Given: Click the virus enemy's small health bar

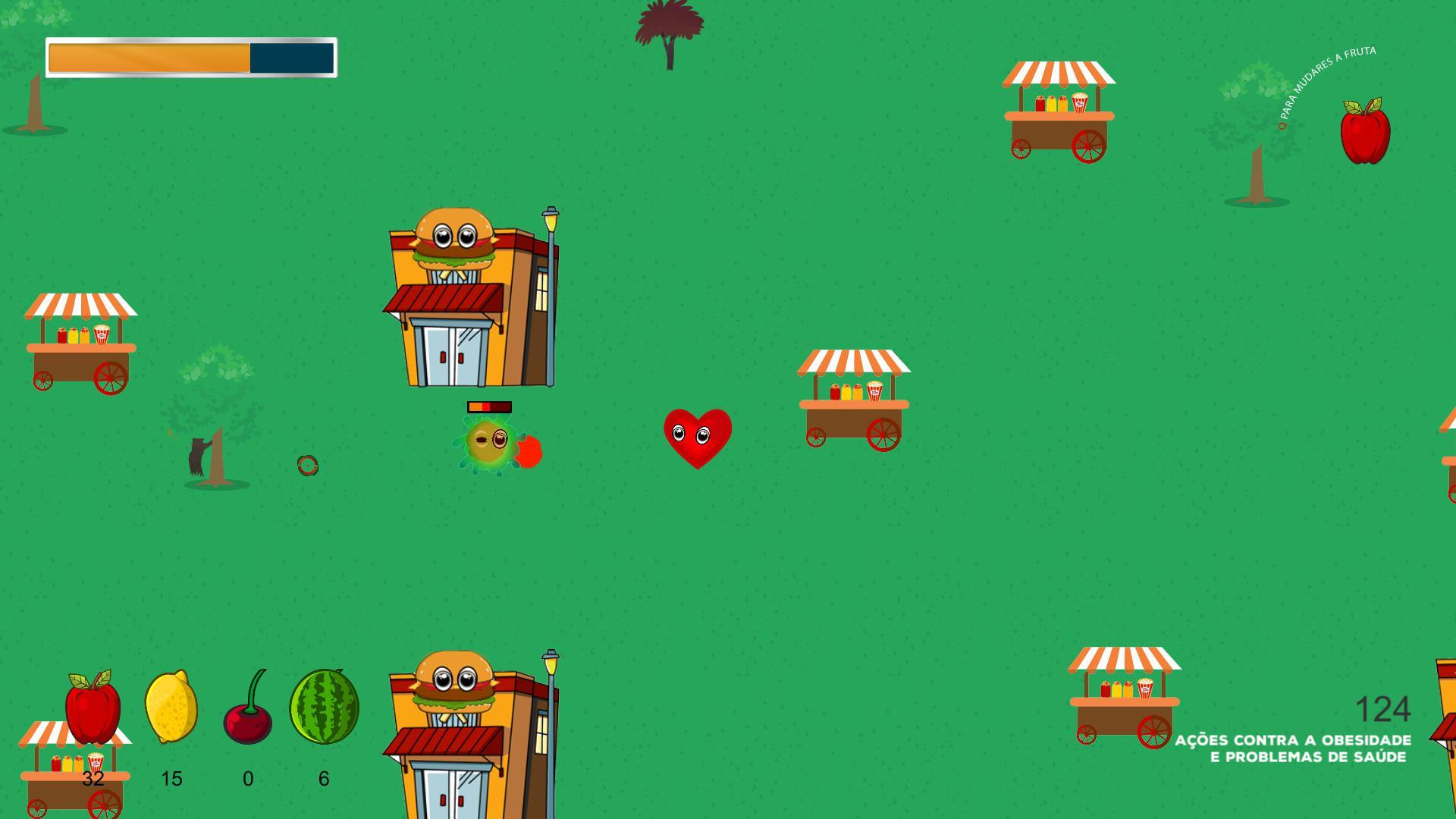Looking at the screenshot, I should point(489,406).
